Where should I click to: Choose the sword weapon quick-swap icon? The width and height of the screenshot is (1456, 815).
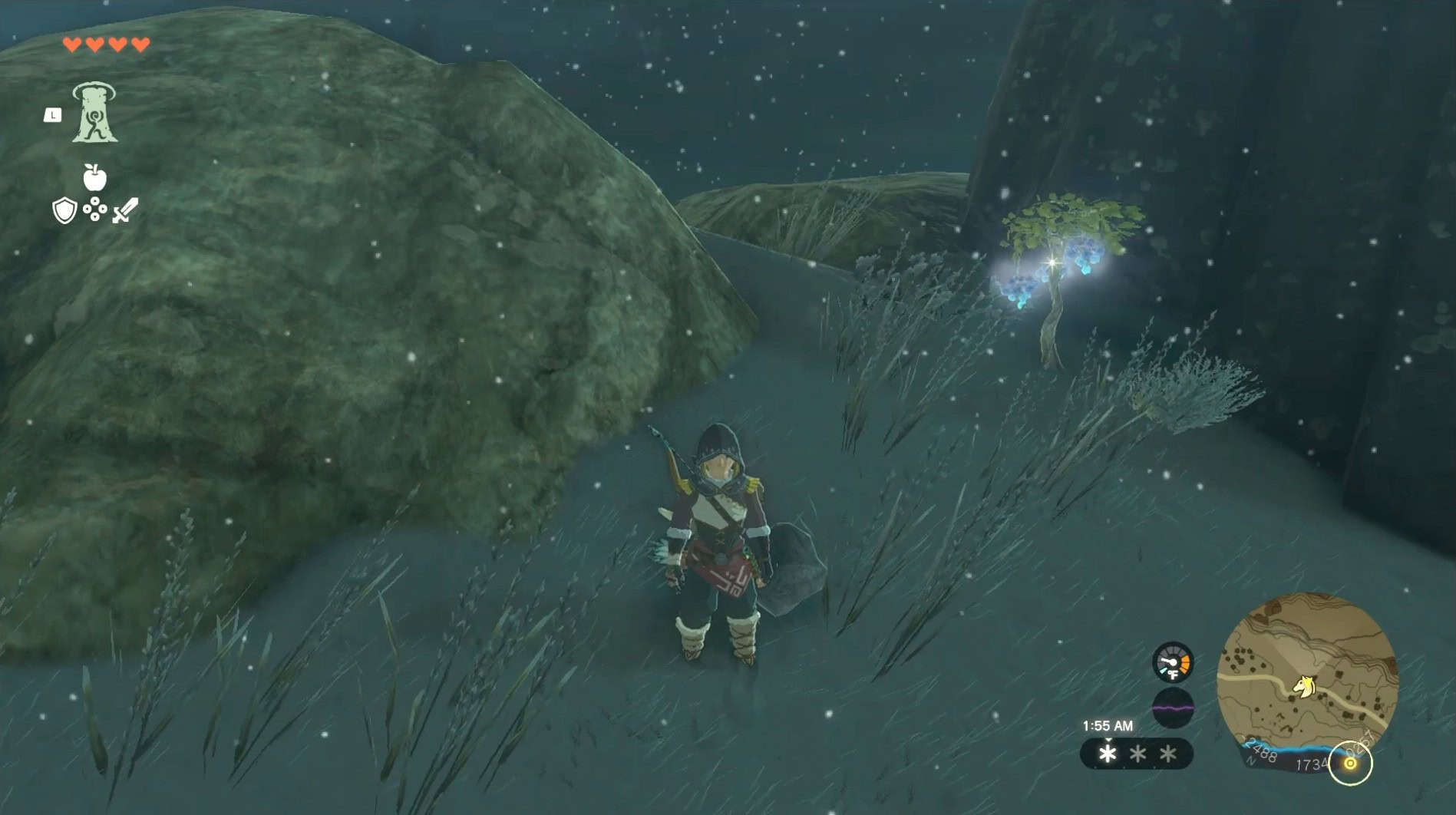click(x=125, y=210)
